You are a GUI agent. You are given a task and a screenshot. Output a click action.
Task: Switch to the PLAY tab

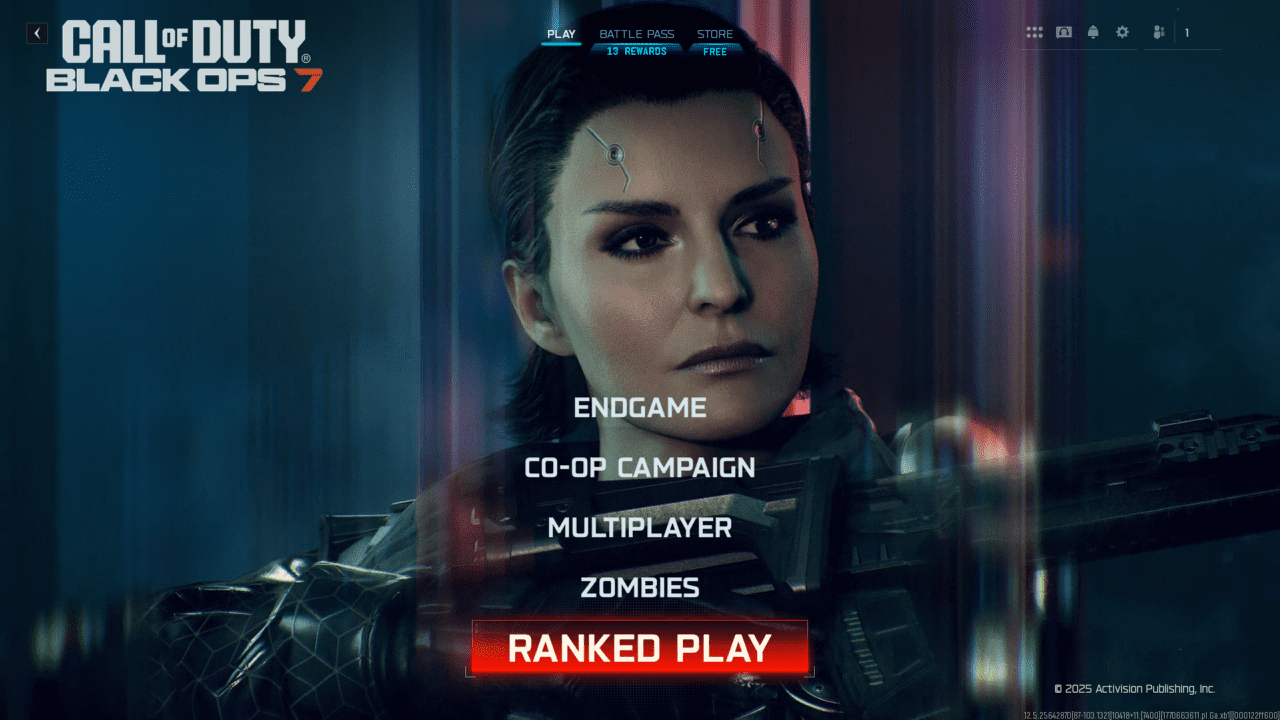[561, 33]
